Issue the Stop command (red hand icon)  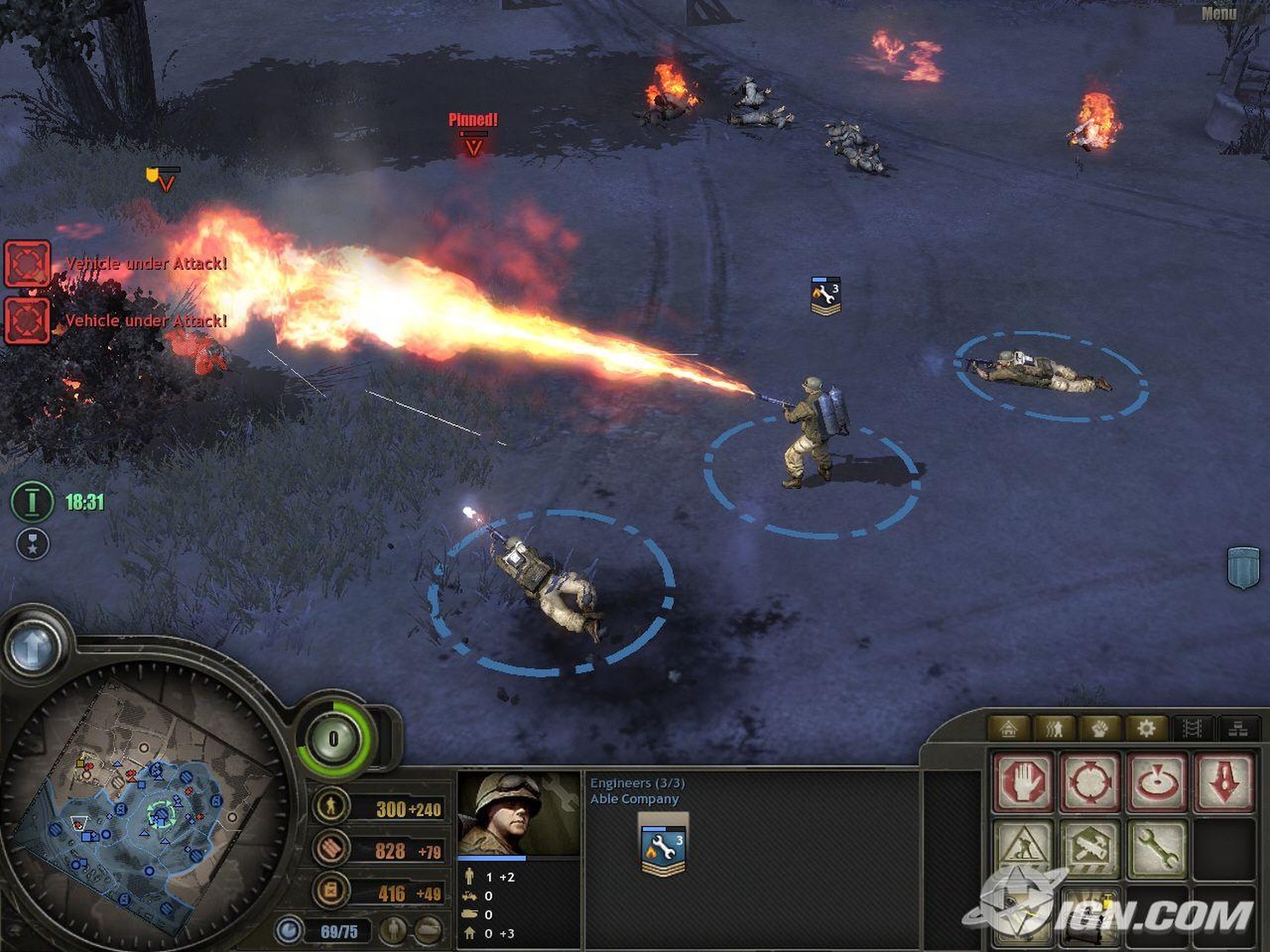click(1023, 781)
